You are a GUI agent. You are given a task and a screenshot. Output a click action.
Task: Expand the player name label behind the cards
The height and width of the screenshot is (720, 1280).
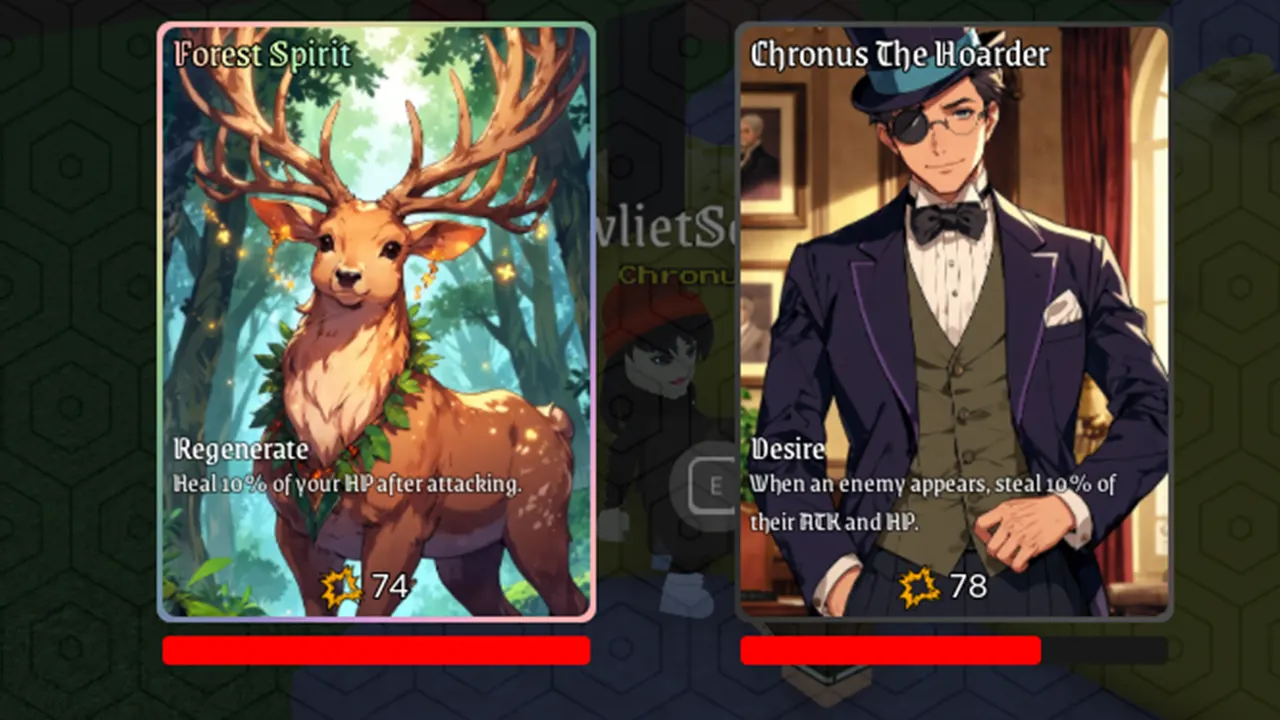pyautogui.click(x=660, y=228)
